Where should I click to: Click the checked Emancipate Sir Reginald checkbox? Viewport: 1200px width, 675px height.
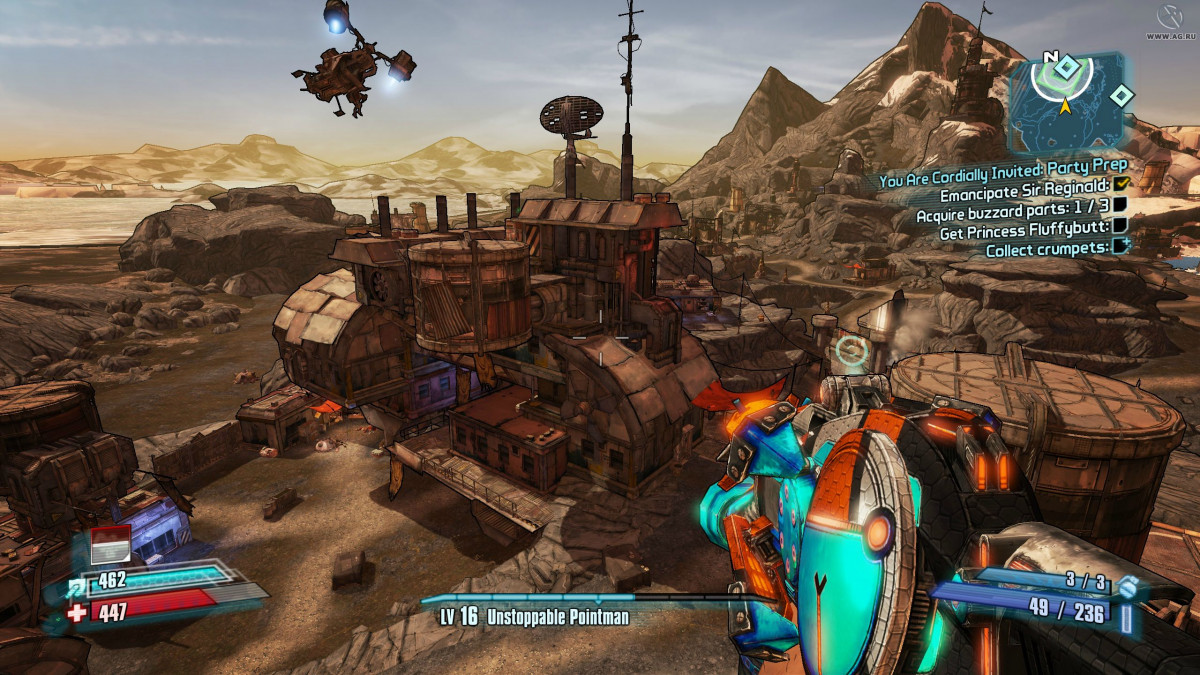(x=1121, y=185)
